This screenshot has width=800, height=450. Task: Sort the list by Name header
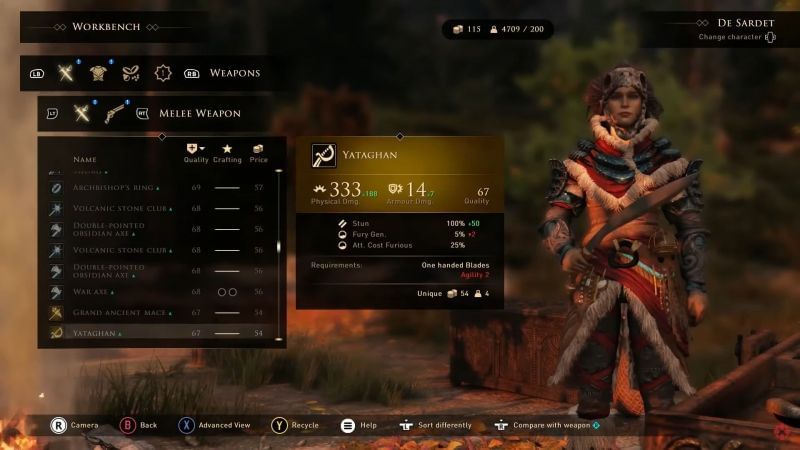[85, 159]
